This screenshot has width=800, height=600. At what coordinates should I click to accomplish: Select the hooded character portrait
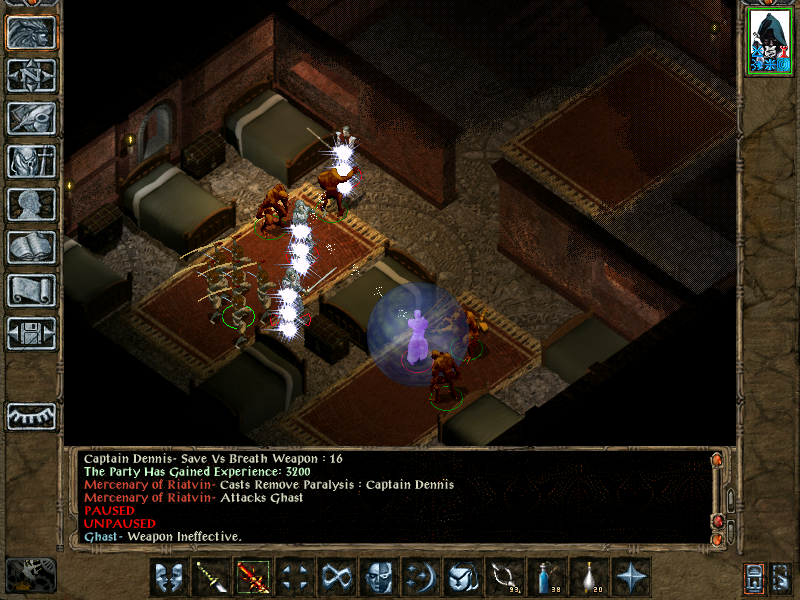click(x=768, y=43)
